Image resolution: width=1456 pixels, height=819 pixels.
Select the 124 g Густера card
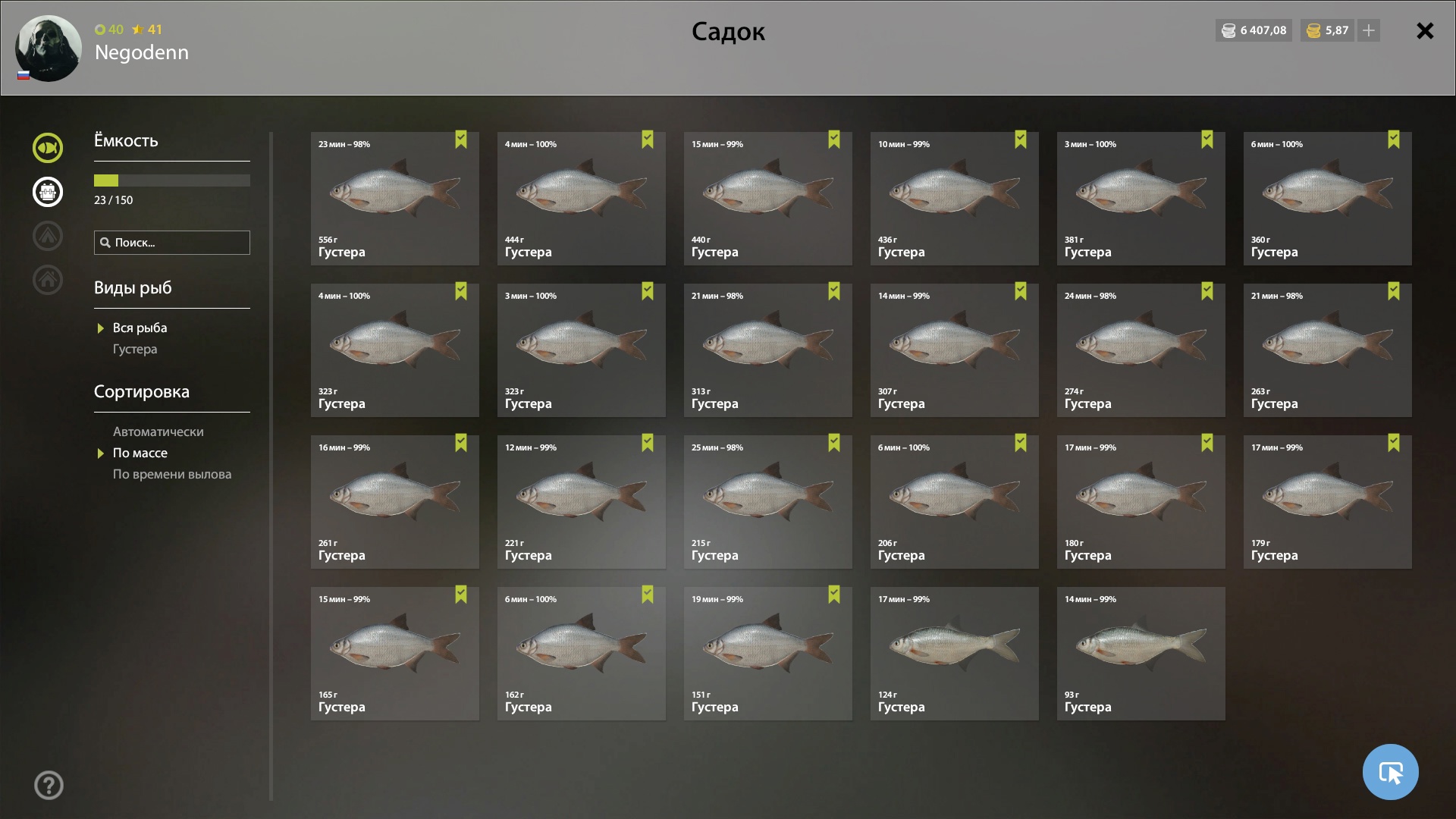tap(954, 654)
